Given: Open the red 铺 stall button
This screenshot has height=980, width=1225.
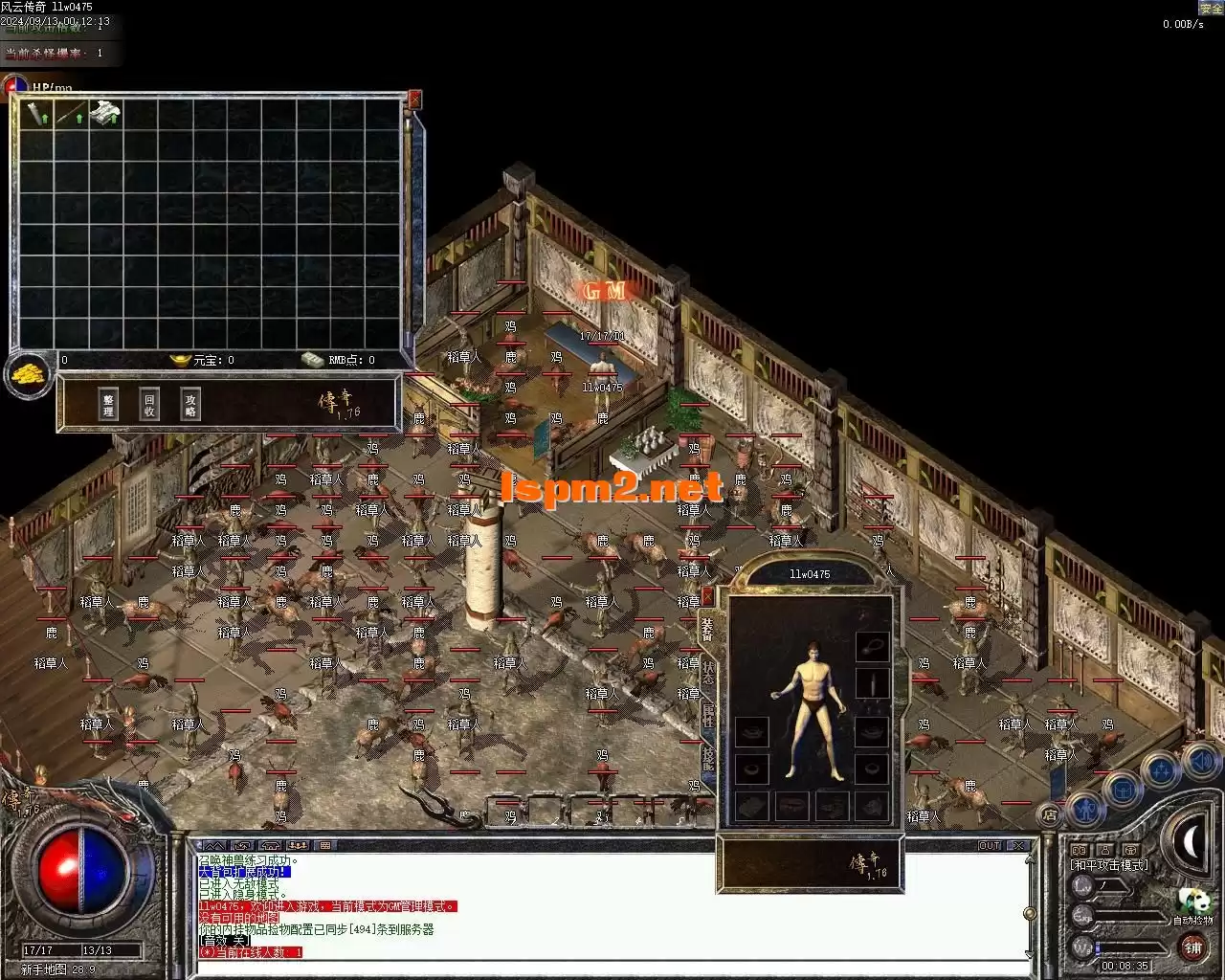Looking at the screenshot, I should pyautogui.click(x=1192, y=947).
